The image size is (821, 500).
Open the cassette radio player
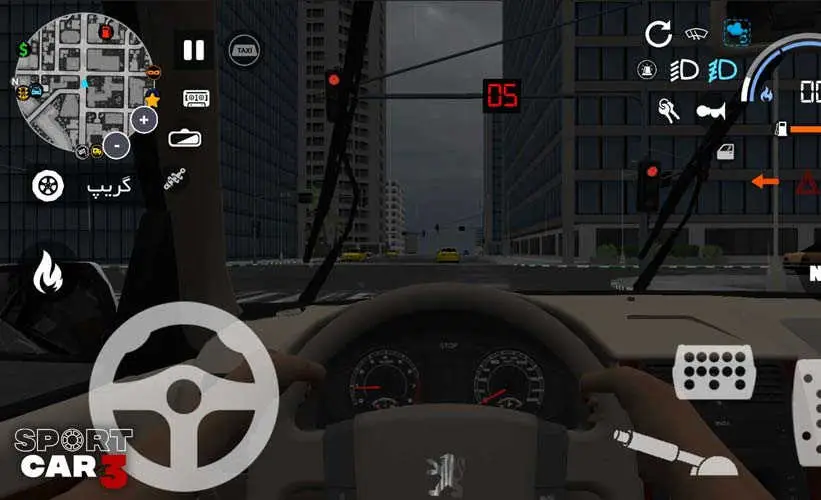click(x=196, y=98)
